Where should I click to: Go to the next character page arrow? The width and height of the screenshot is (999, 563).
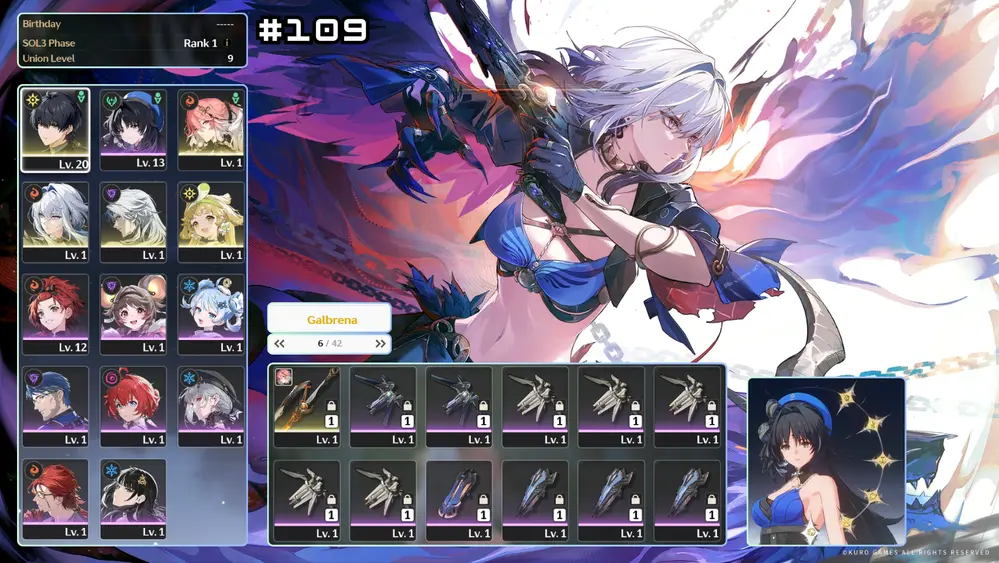pos(380,343)
